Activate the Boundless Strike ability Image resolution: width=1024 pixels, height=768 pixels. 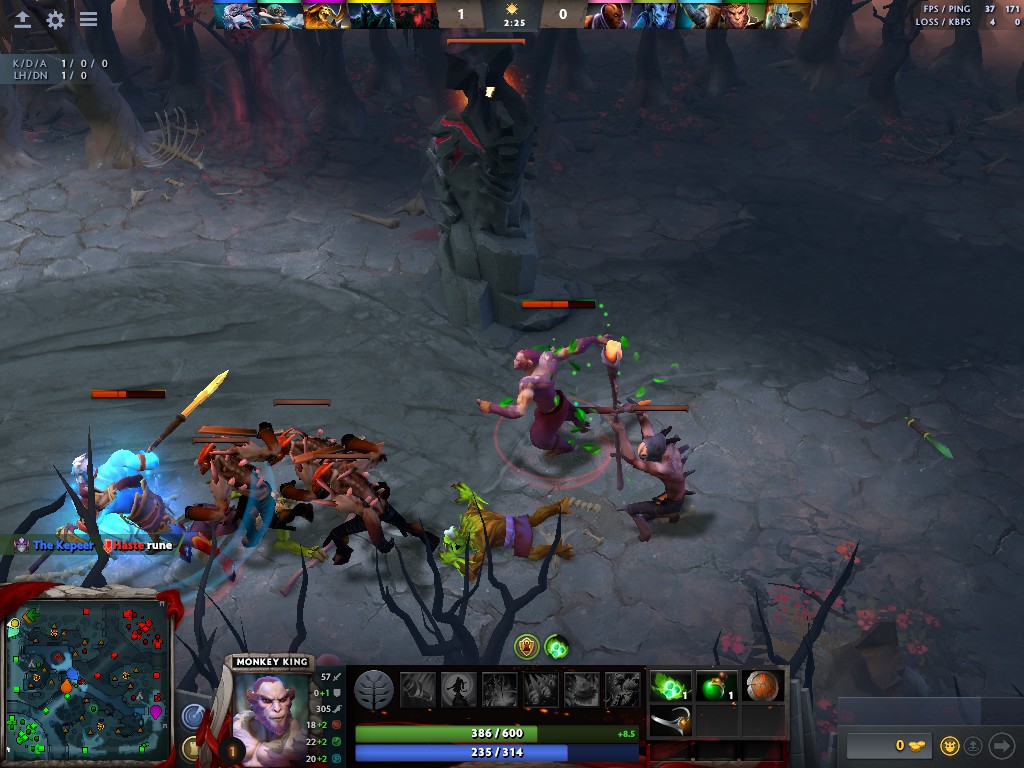point(417,689)
